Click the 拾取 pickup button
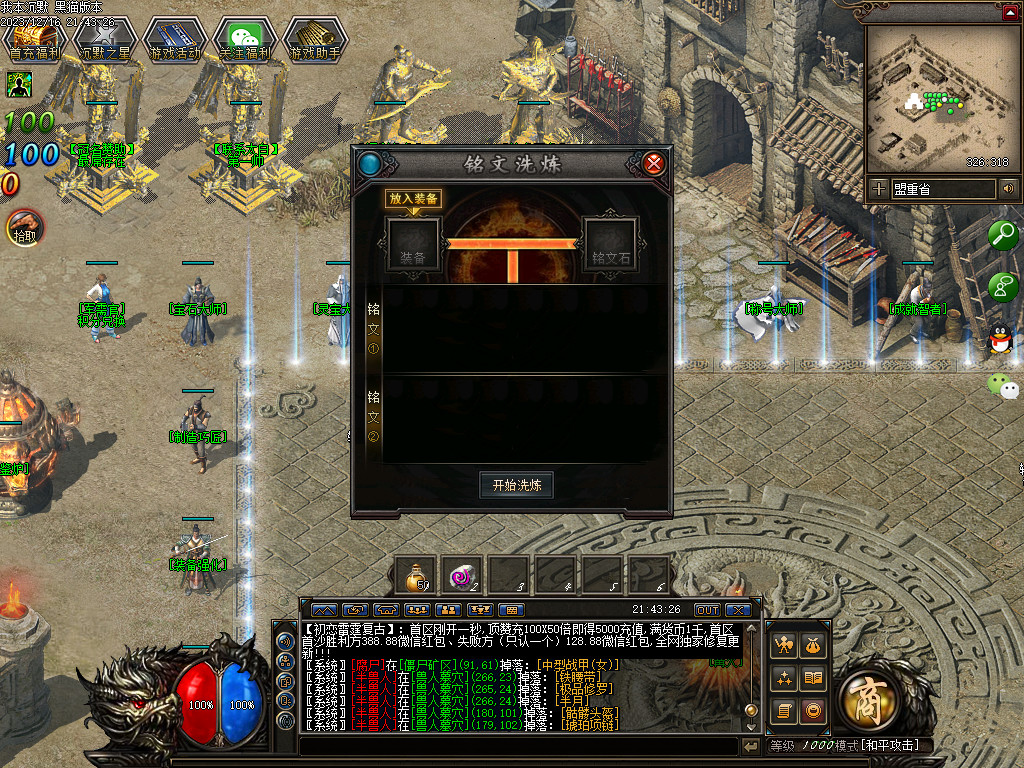1024x768 pixels. tap(24, 227)
